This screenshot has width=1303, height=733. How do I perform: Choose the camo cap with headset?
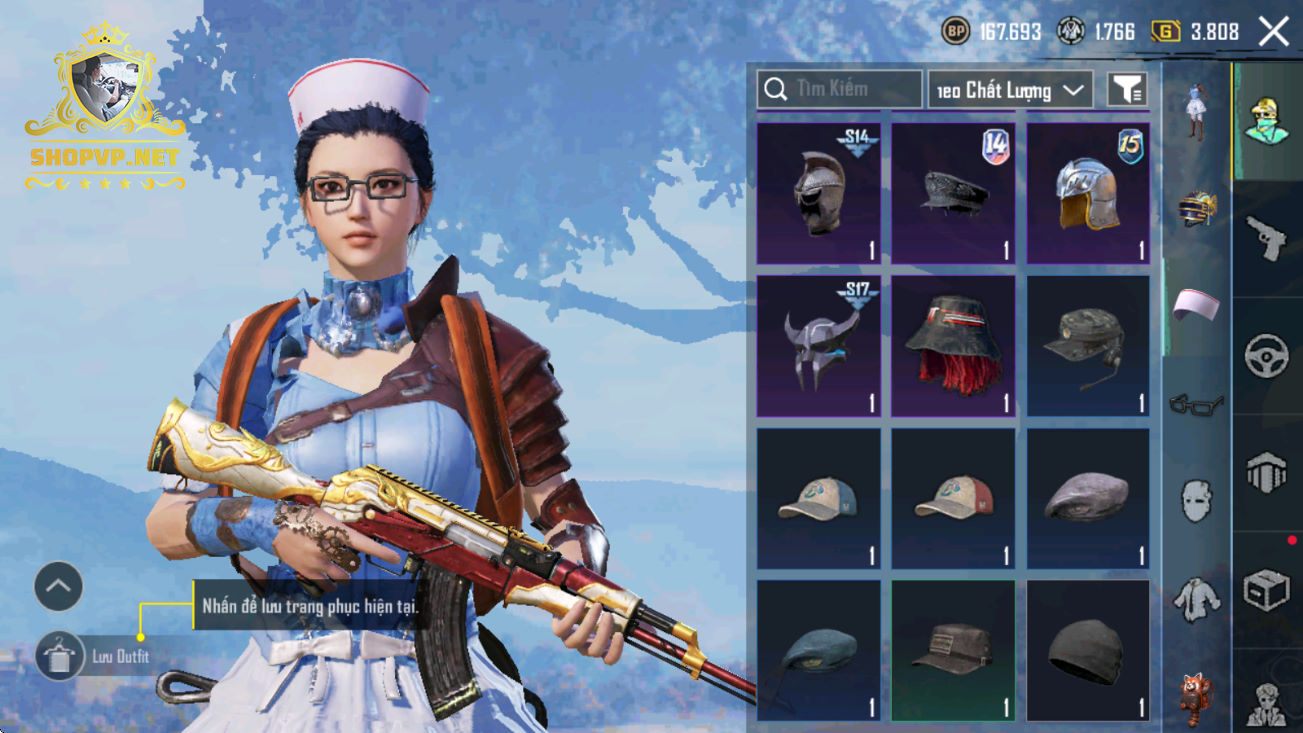tap(1088, 346)
